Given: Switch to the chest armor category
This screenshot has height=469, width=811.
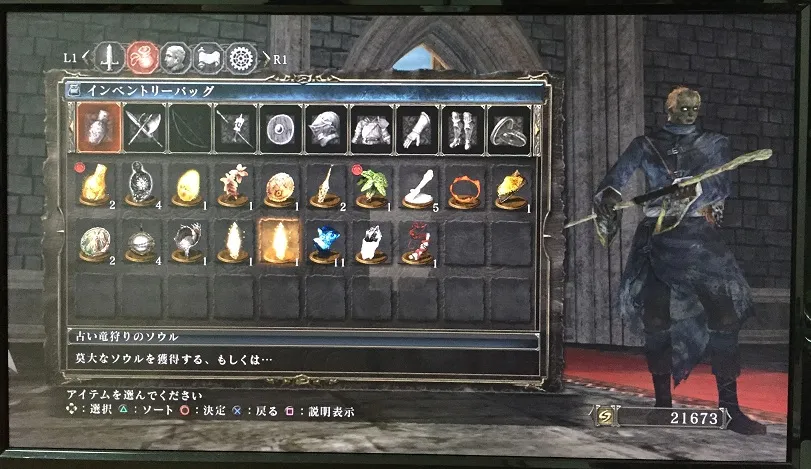Looking at the screenshot, I should click(x=369, y=128).
